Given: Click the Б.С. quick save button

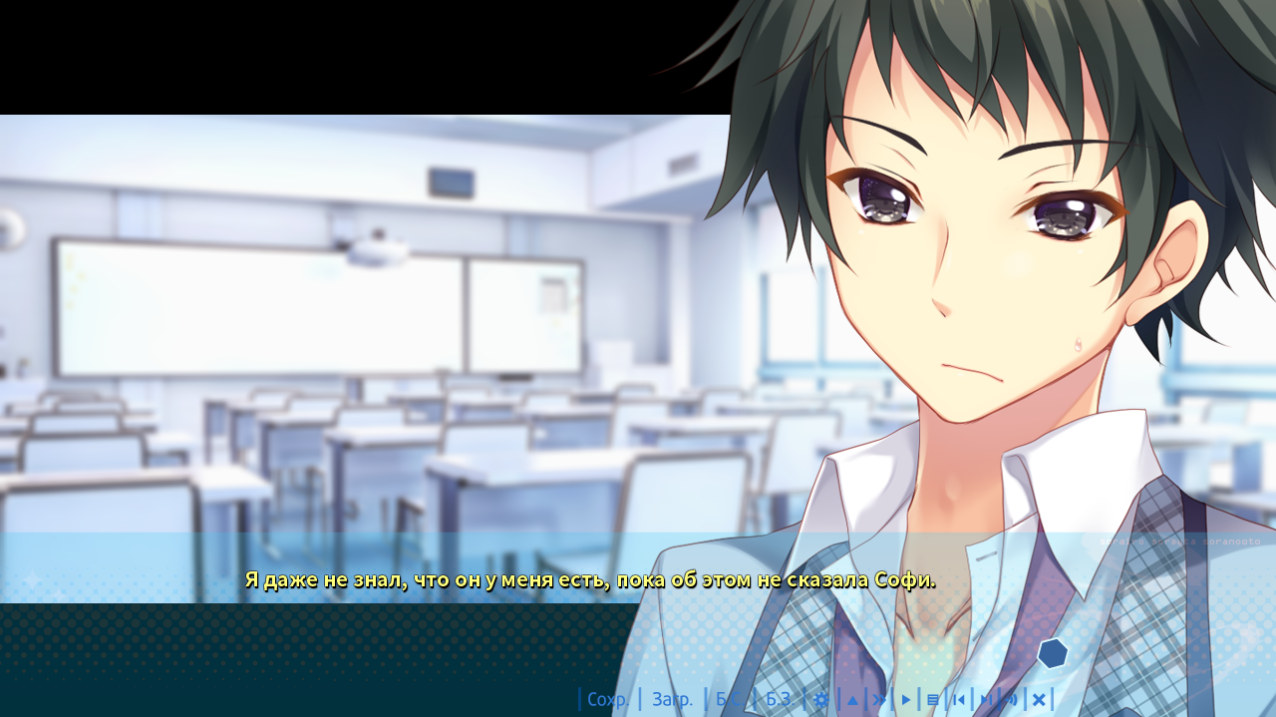Looking at the screenshot, I should pos(730,699).
